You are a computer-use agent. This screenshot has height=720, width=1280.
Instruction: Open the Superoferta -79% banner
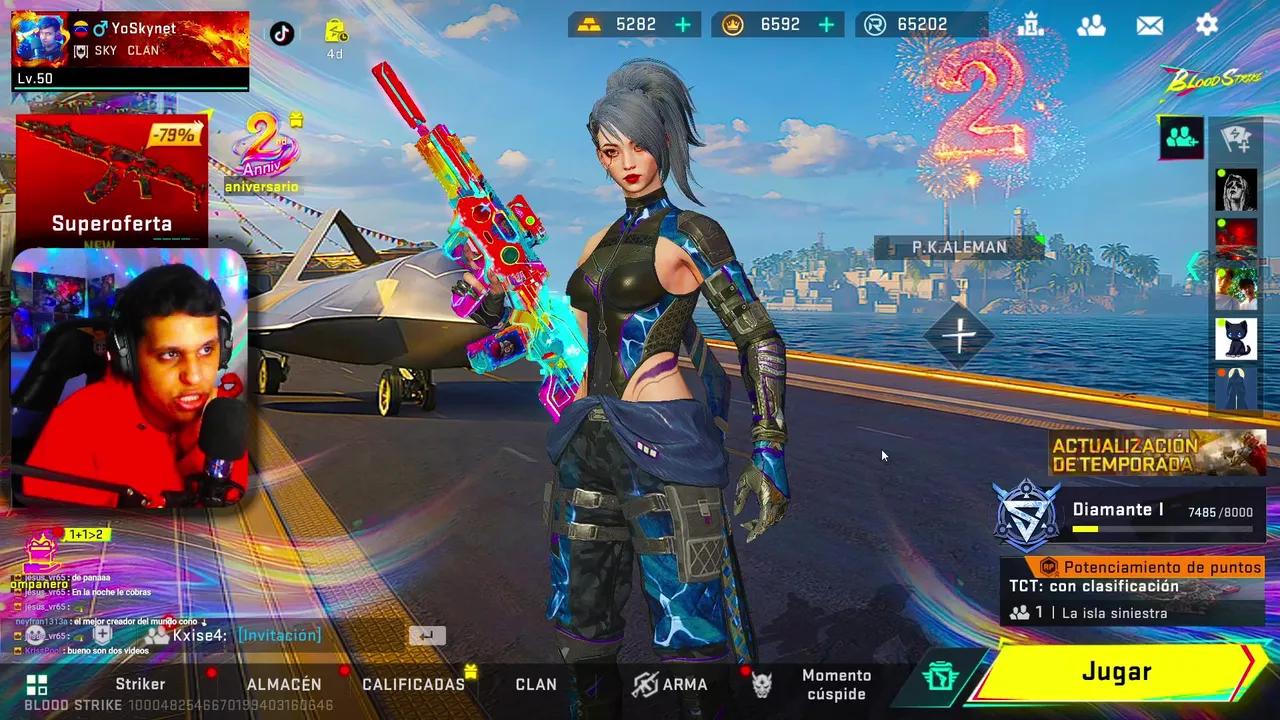(x=113, y=180)
